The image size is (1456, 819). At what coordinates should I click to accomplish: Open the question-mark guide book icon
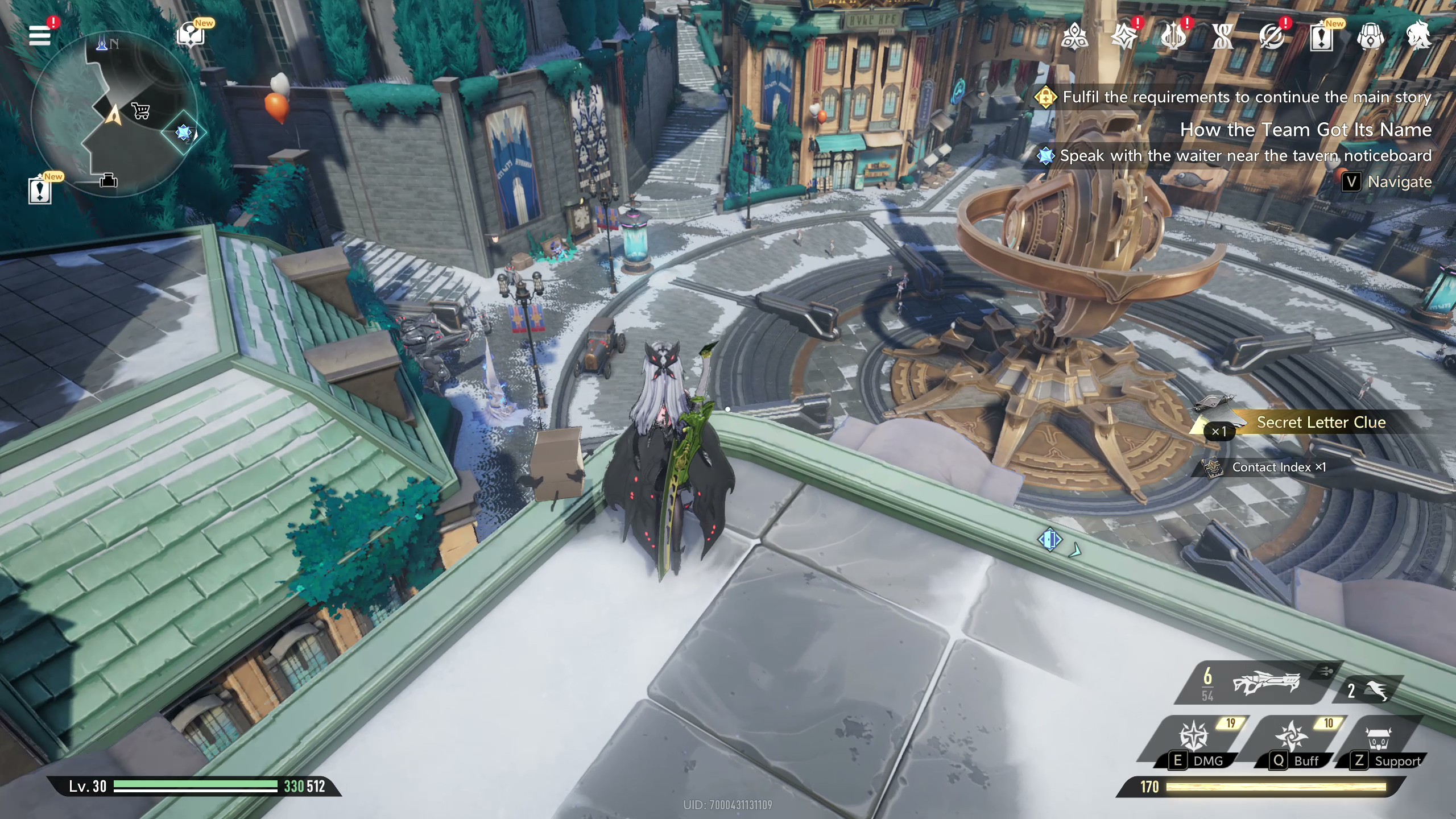[x=191, y=36]
